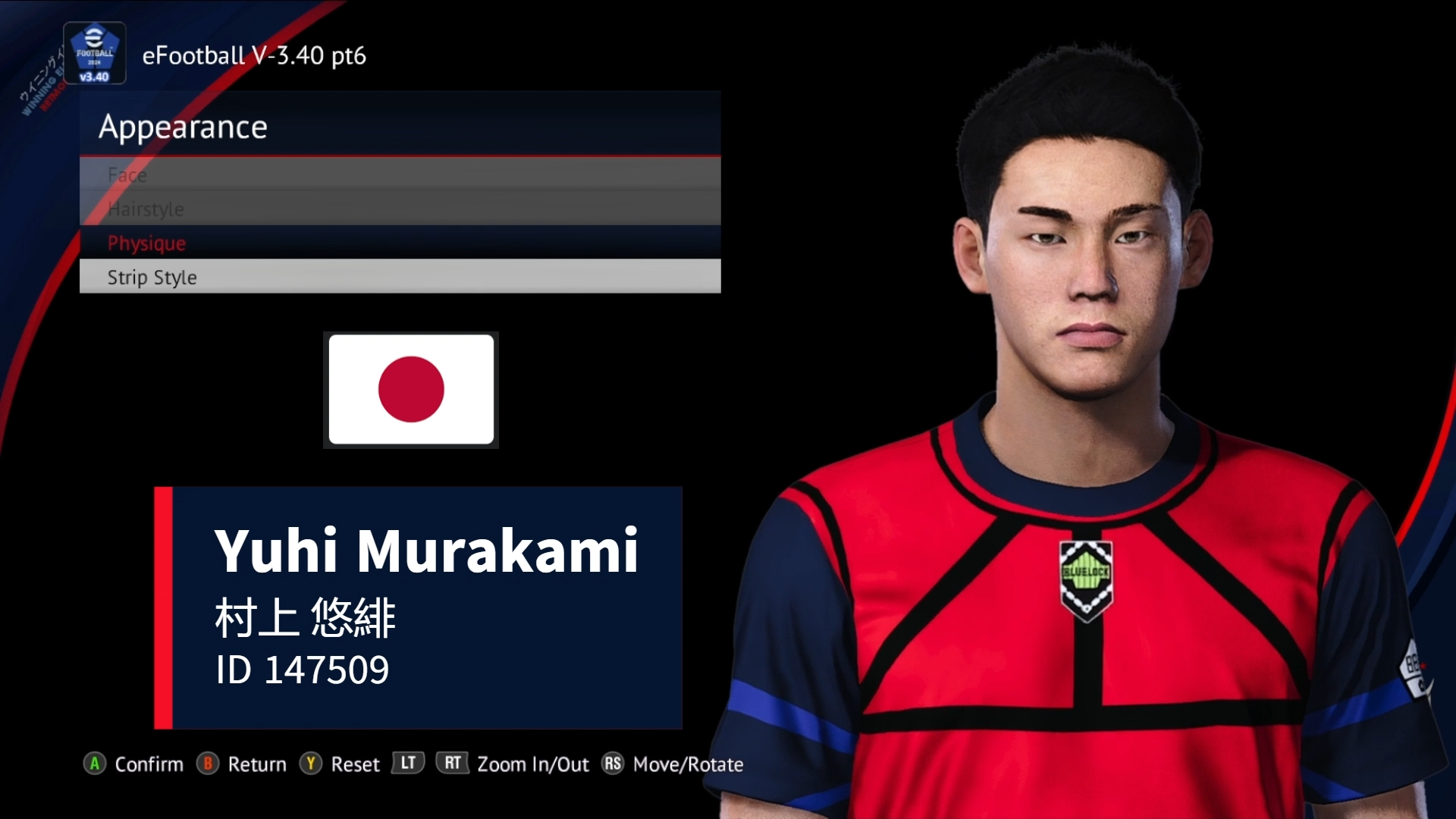The height and width of the screenshot is (819, 1456).
Task: Click the Japan flag image
Action: [x=411, y=390]
